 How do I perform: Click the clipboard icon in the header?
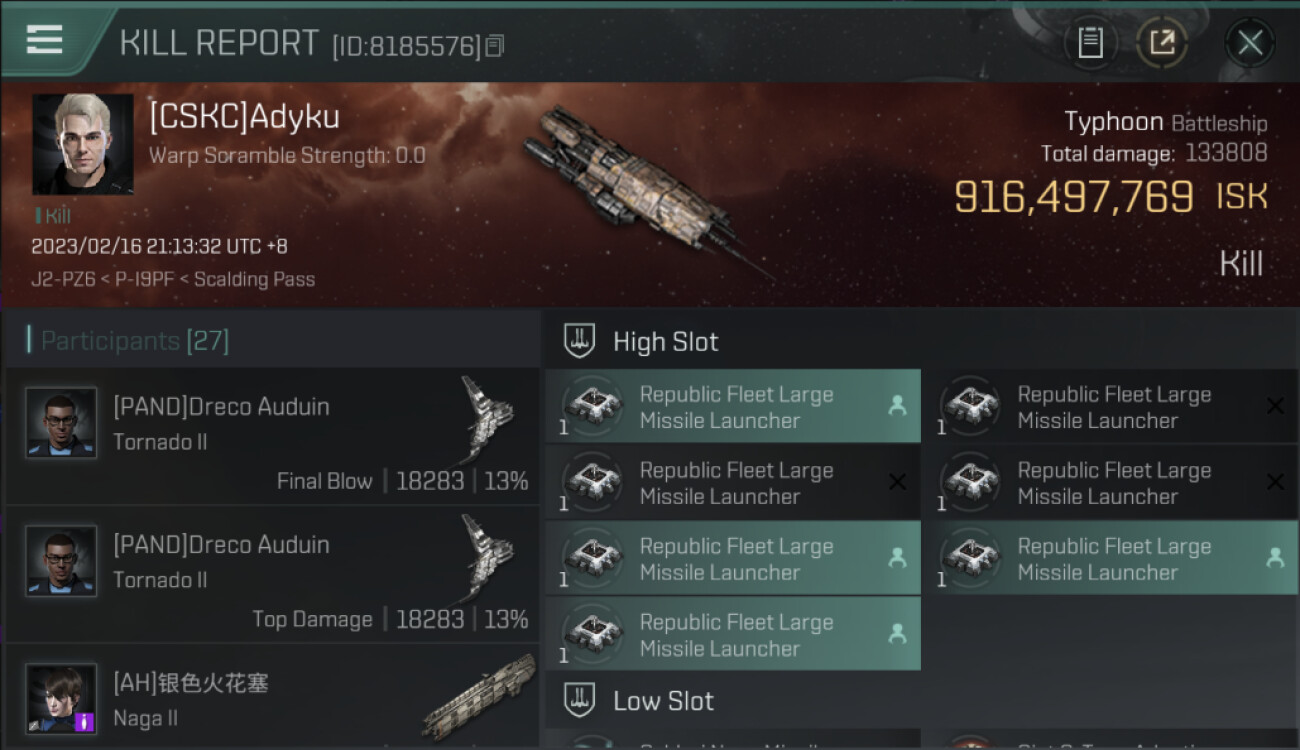pos(1090,42)
